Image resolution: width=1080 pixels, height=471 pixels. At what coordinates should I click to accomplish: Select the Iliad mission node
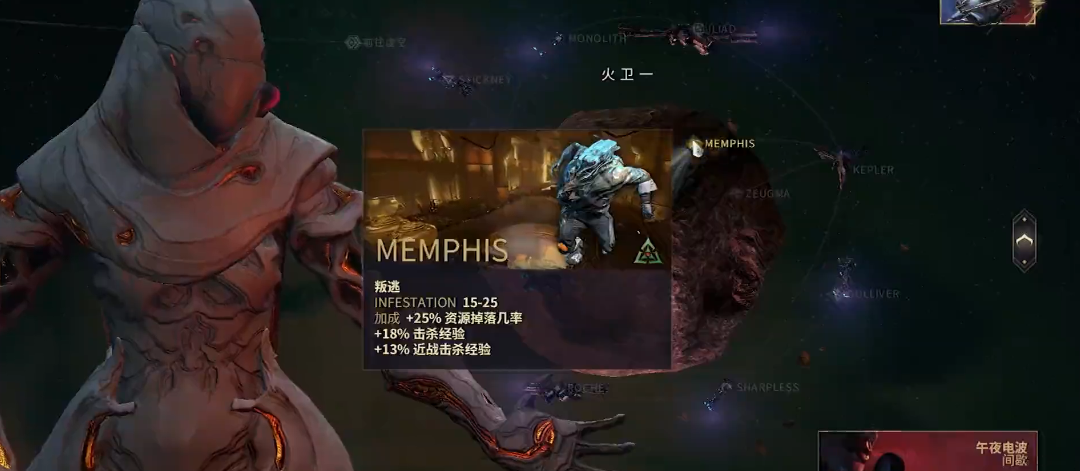[690, 32]
